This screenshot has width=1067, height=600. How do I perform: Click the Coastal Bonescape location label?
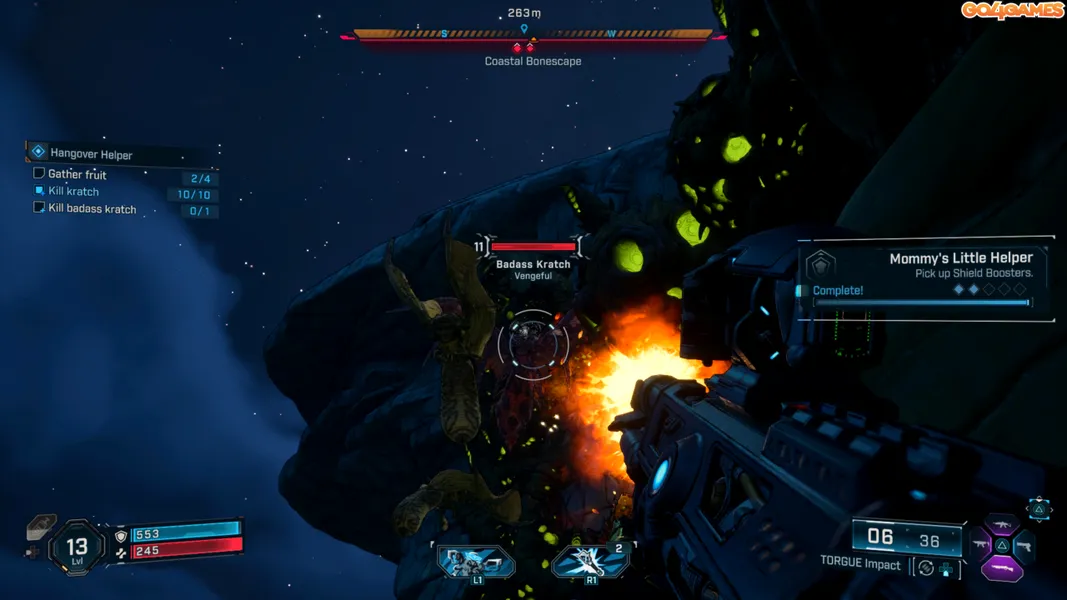[532, 61]
